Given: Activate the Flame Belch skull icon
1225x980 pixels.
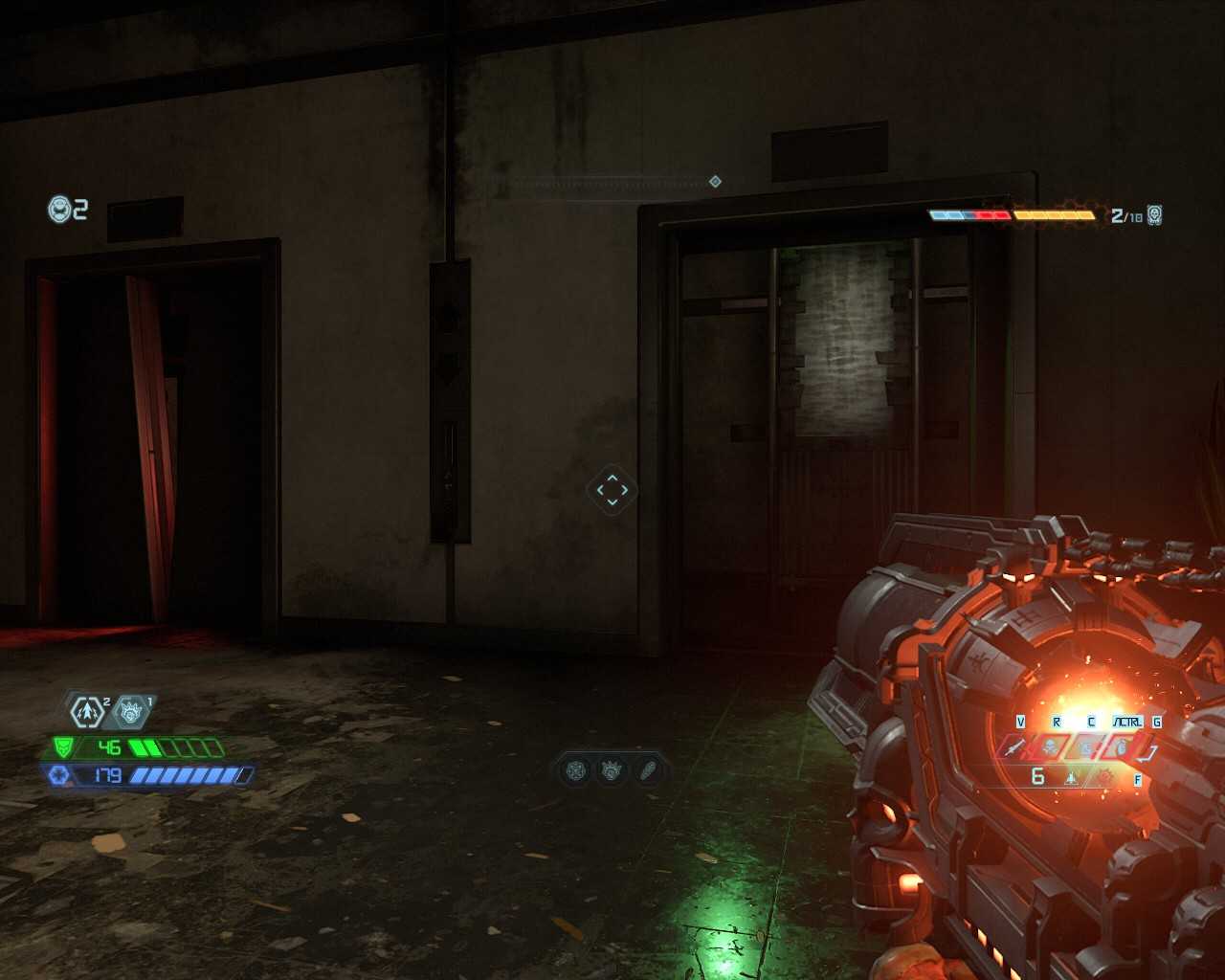Looking at the screenshot, I should (1050, 746).
